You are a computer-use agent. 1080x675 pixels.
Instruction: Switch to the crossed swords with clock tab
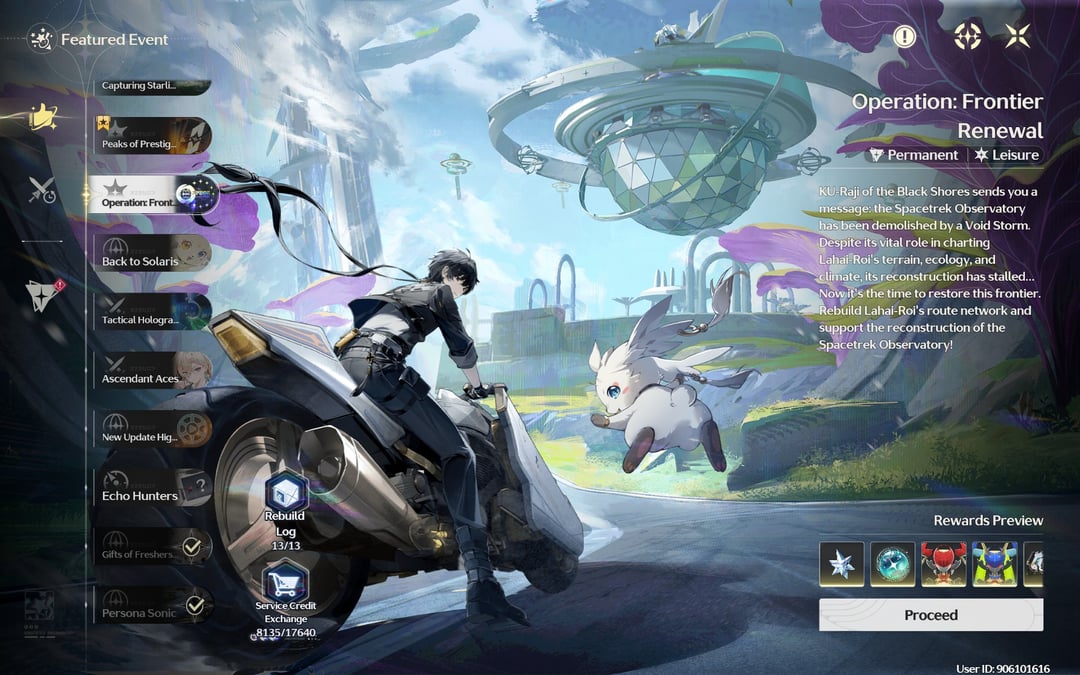pos(42,190)
